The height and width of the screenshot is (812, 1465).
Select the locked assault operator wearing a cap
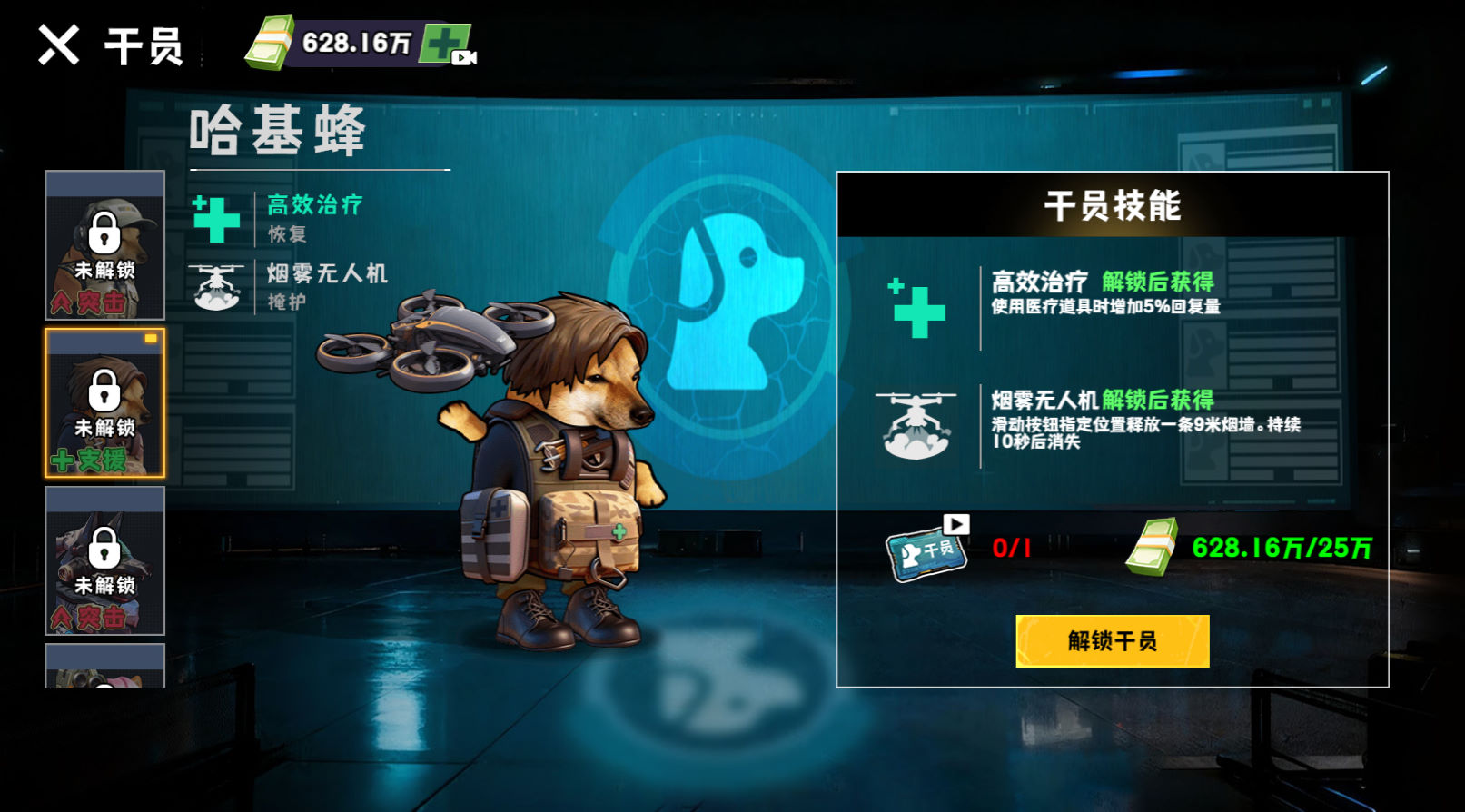105,245
